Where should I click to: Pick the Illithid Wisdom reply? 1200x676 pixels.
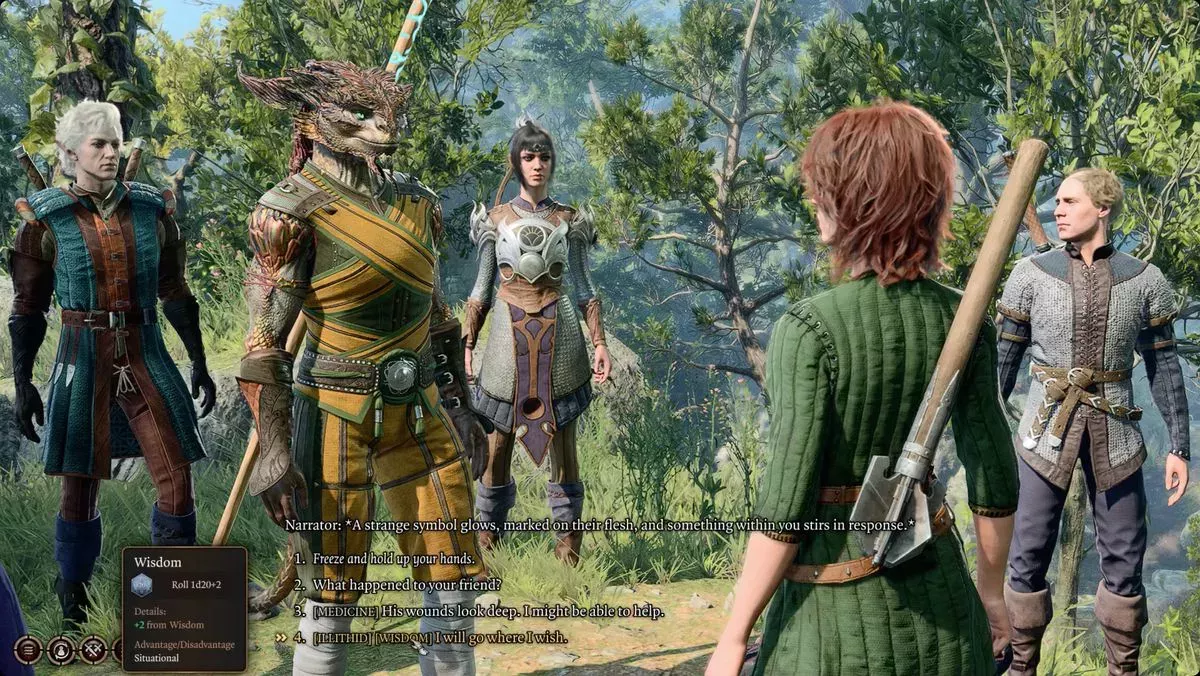coord(440,637)
